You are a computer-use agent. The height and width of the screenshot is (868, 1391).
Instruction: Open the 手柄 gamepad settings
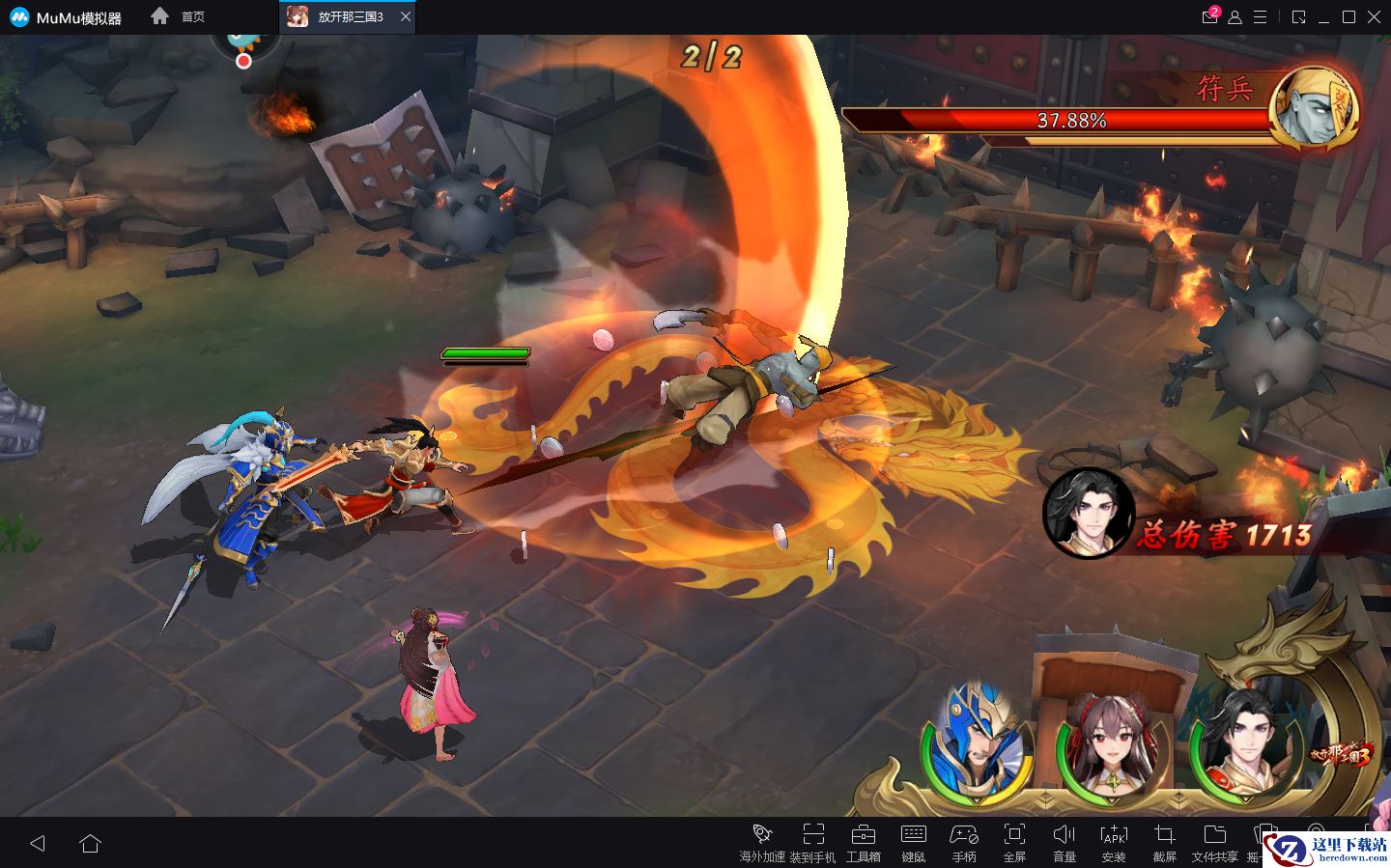[964, 842]
